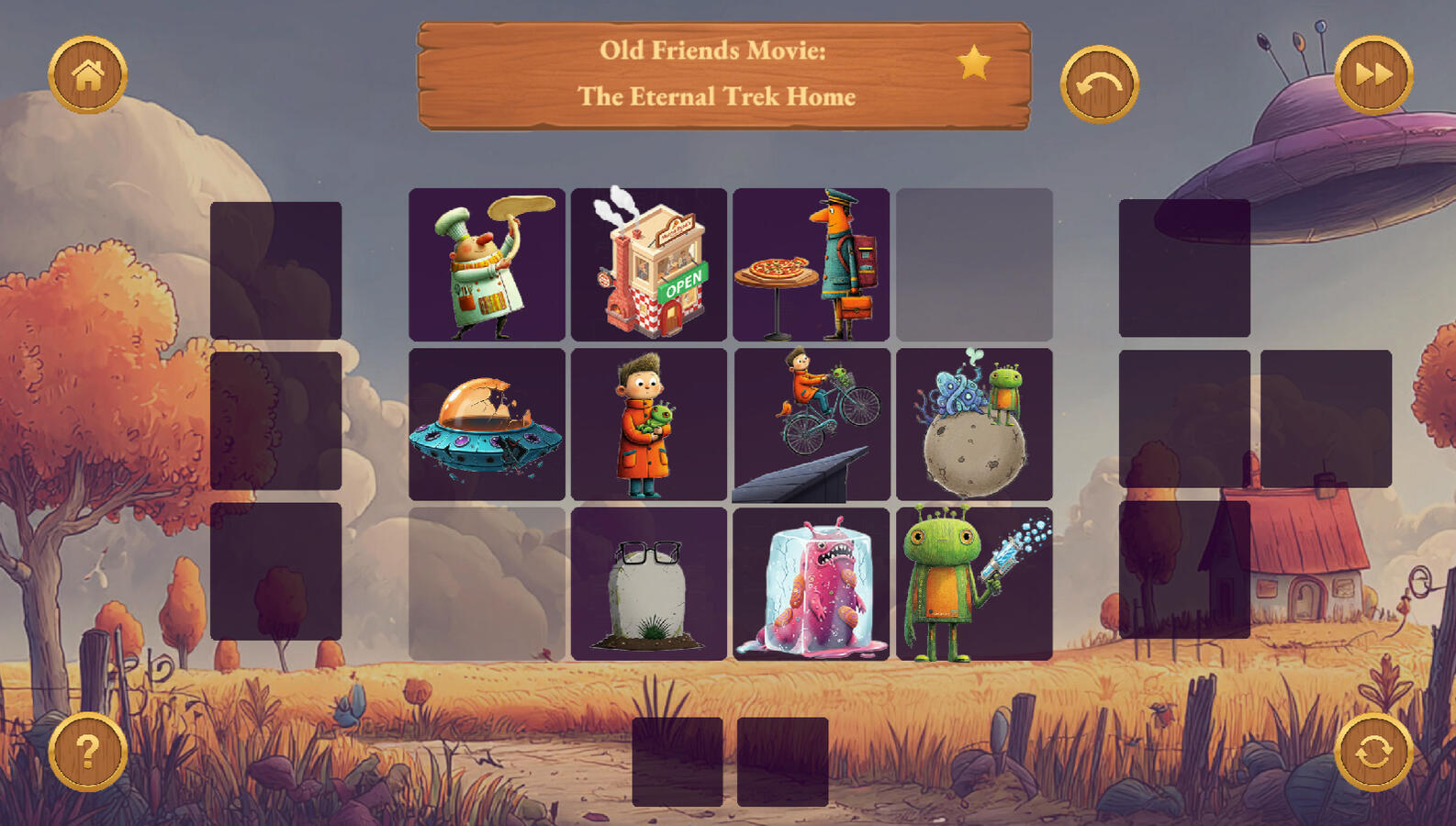The height and width of the screenshot is (826, 1456).
Task: Undo the last move
Action: tap(1099, 84)
